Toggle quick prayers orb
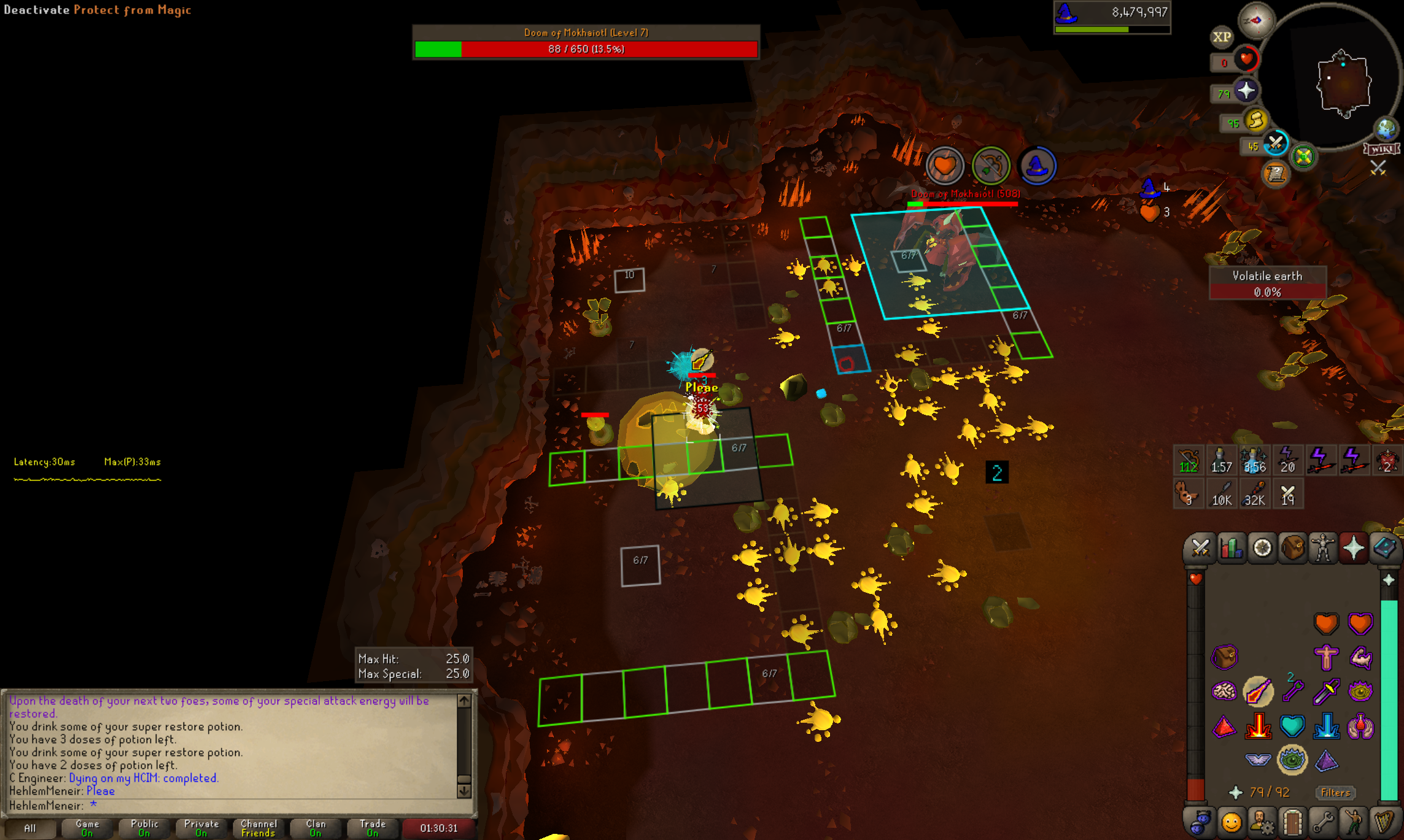The image size is (1404, 840). [1246, 91]
